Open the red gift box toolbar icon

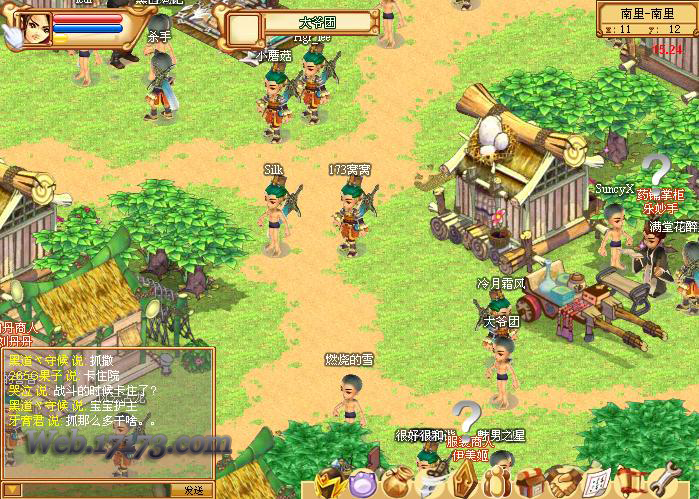pos(530,483)
